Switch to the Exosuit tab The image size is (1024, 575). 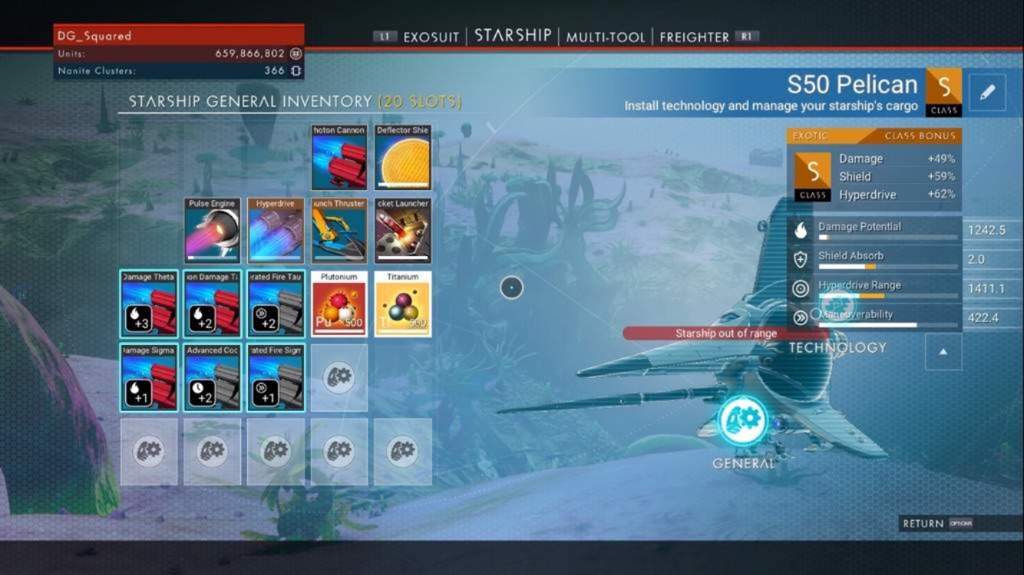pyautogui.click(x=431, y=37)
